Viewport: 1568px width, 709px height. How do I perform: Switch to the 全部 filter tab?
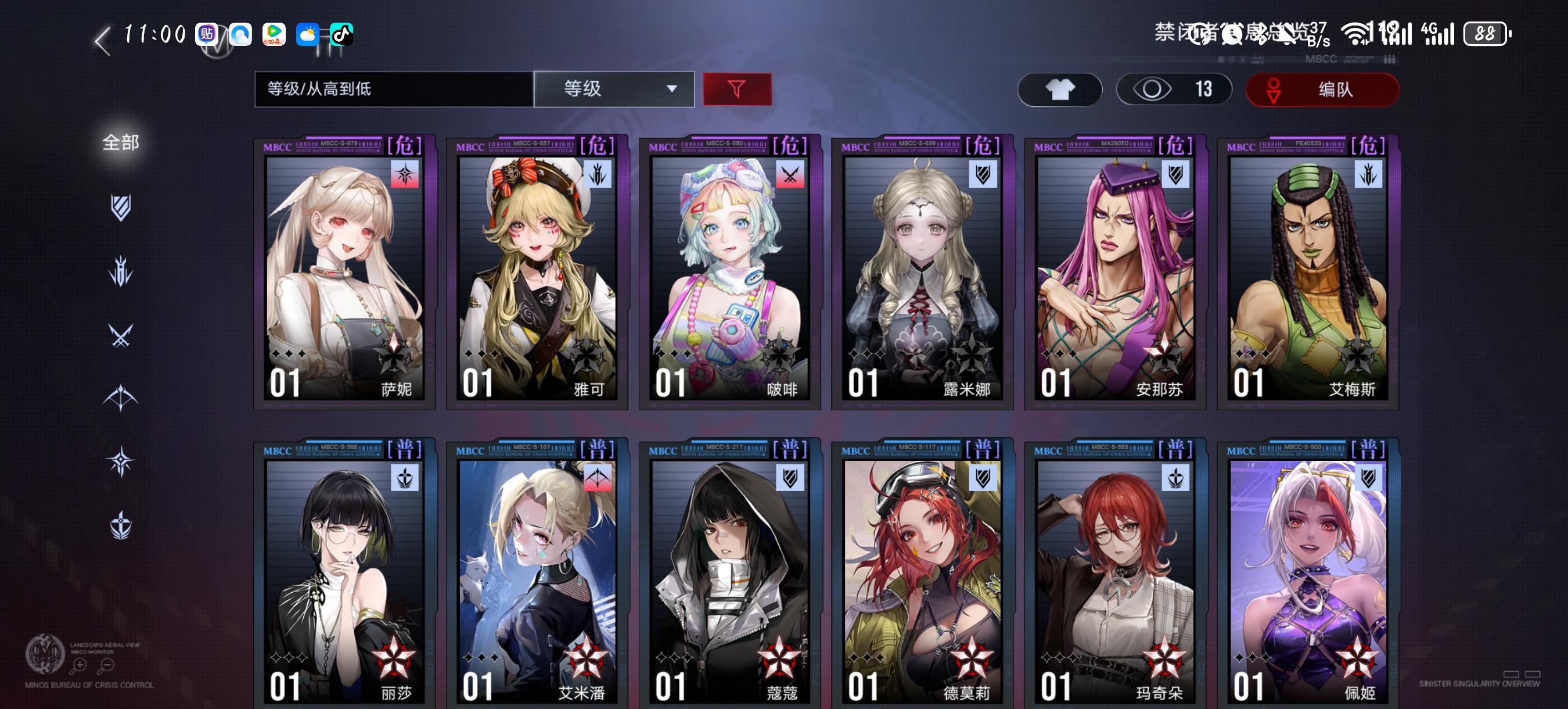tap(121, 141)
